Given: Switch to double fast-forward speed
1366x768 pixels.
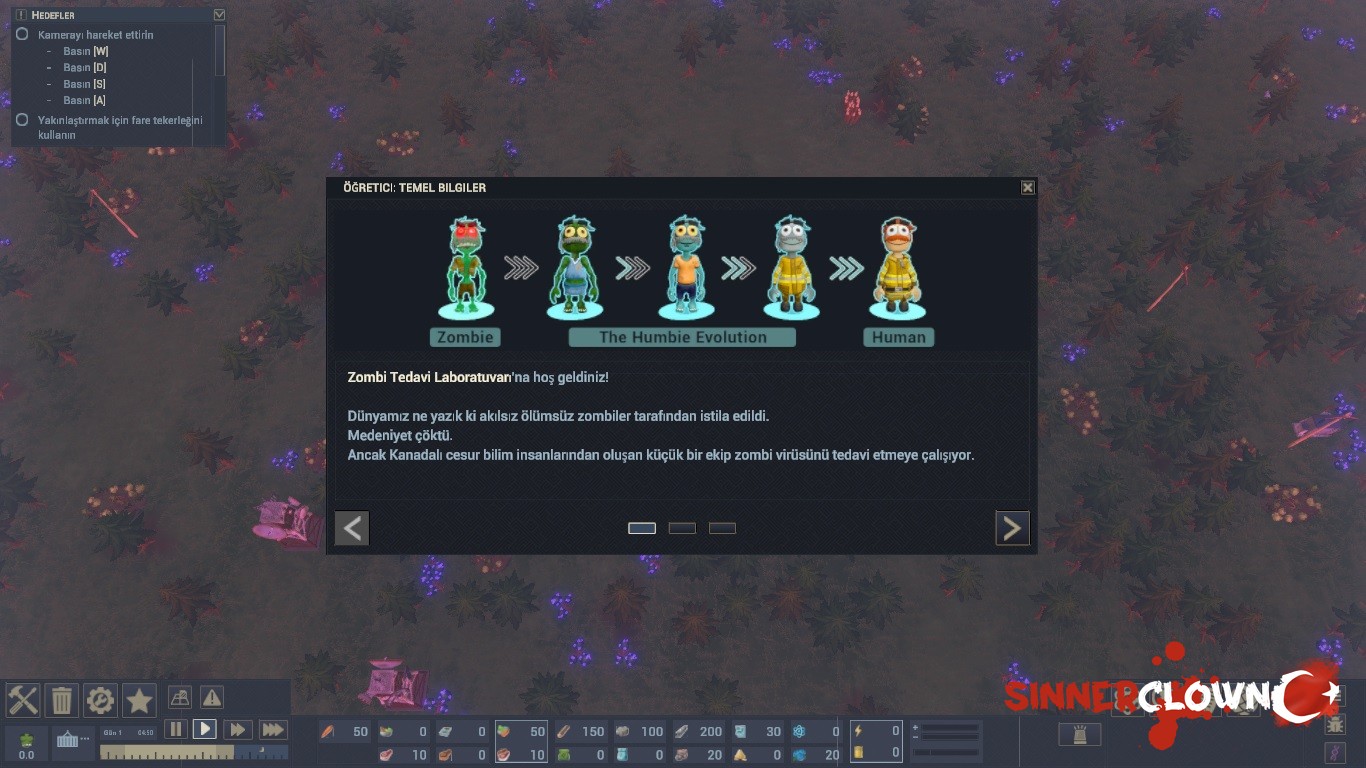Looking at the screenshot, I should click(x=237, y=729).
